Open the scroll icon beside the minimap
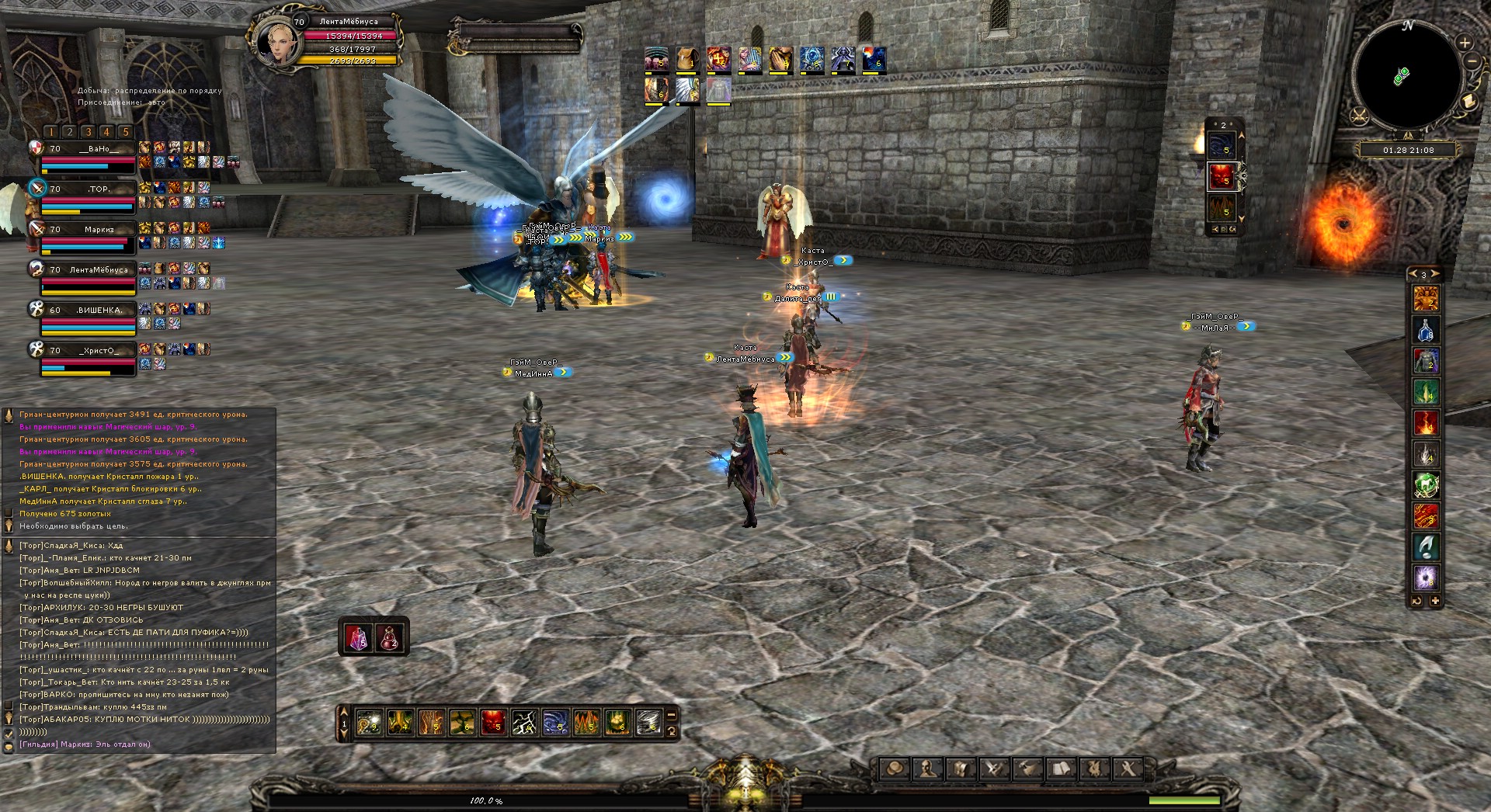 pos(1468,102)
